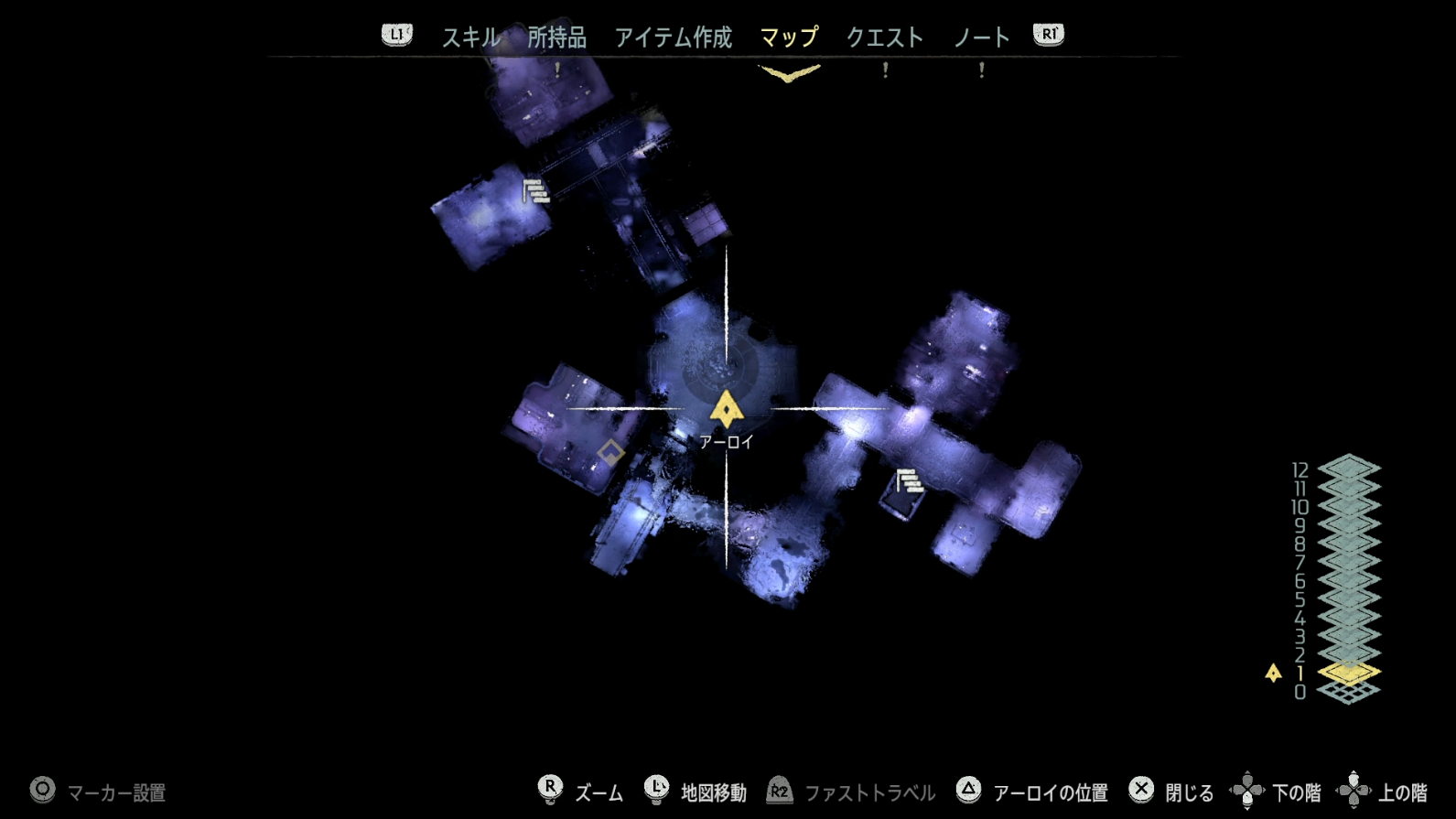Toggle the yellow diamond waypoint marker
The image size is (1456, 819).
point(610,449)
